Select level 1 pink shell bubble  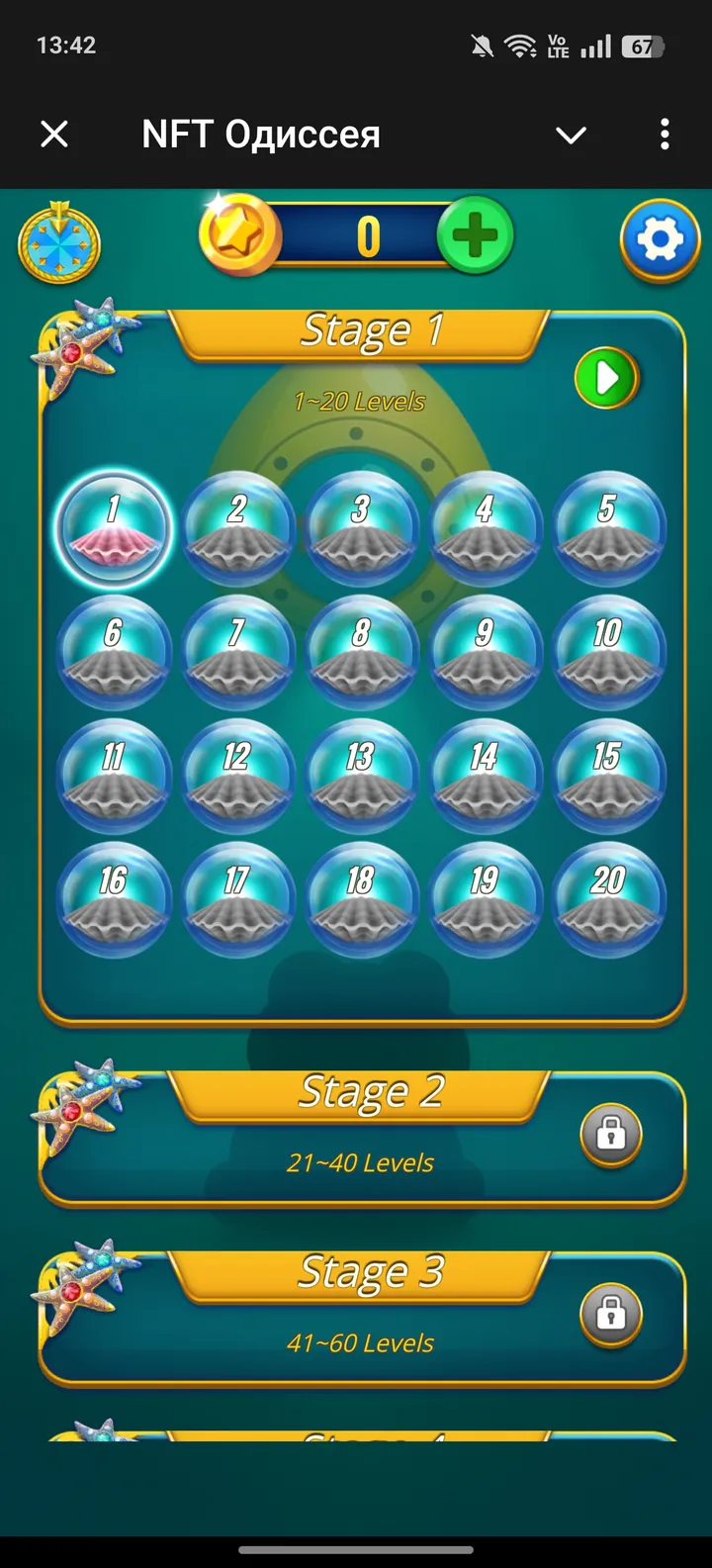click(113, 528)
